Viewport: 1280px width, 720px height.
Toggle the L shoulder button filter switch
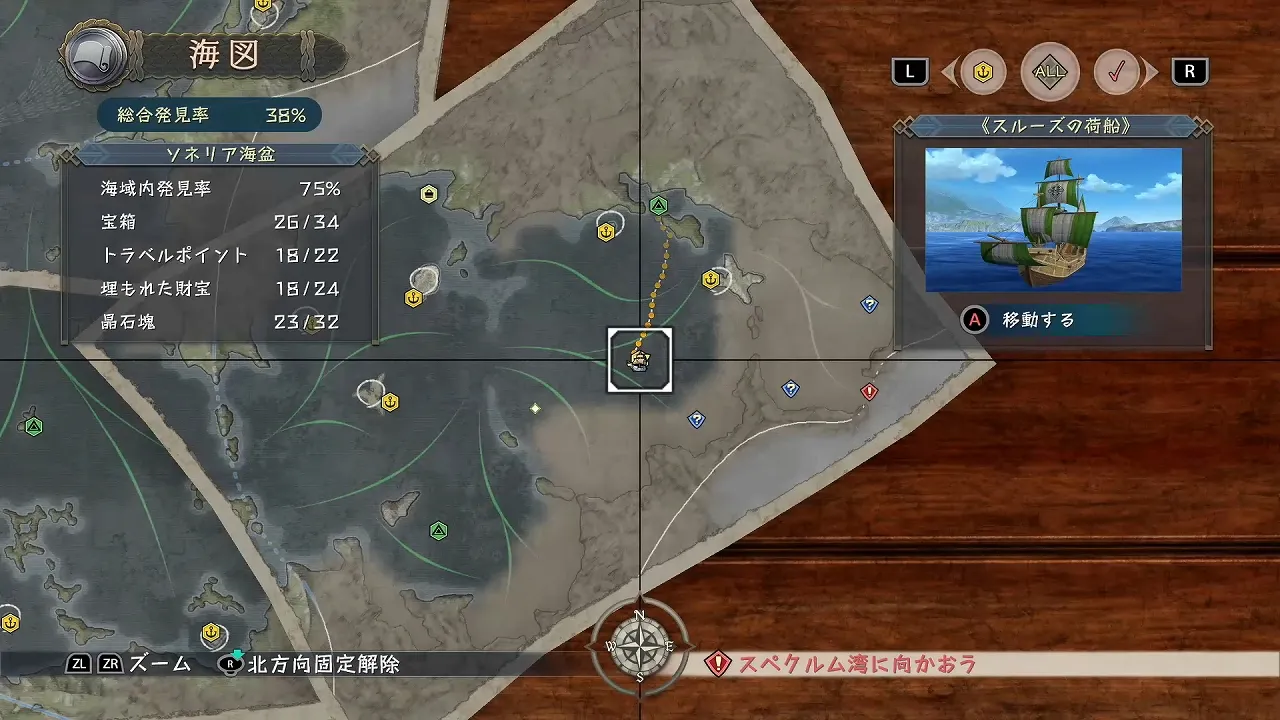click(x=909, y=71)
